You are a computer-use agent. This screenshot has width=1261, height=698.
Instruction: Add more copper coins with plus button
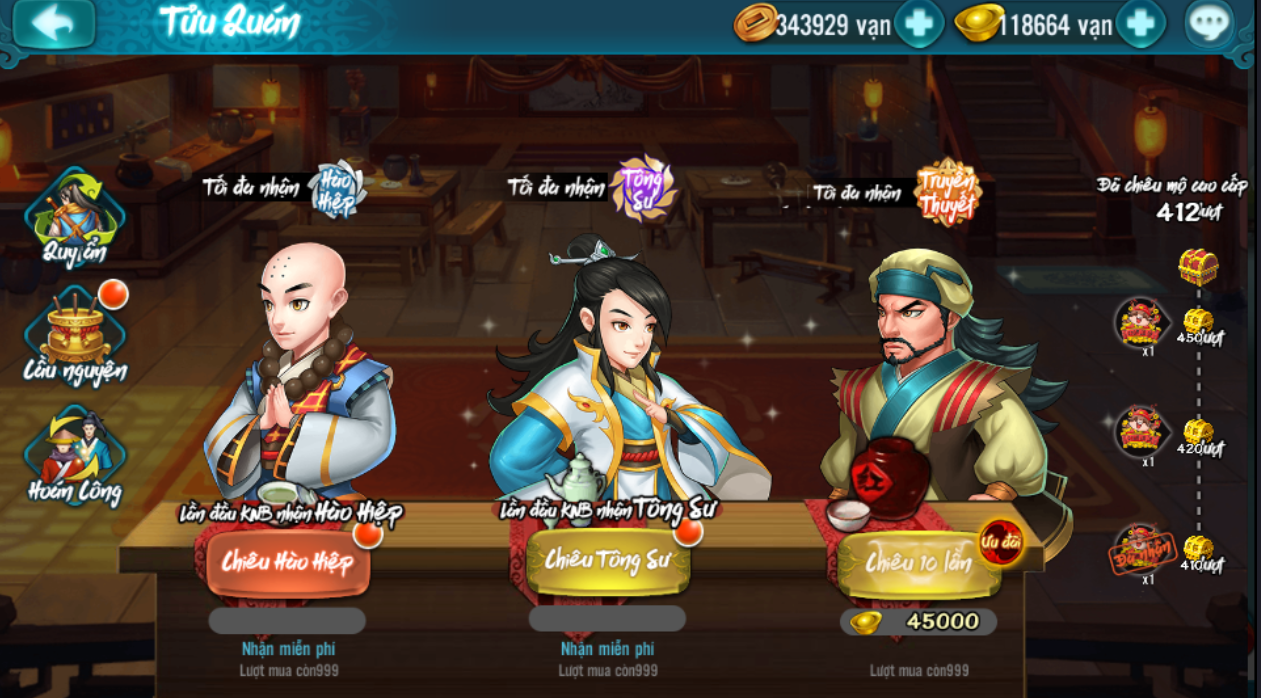click(x=918, y=24)
